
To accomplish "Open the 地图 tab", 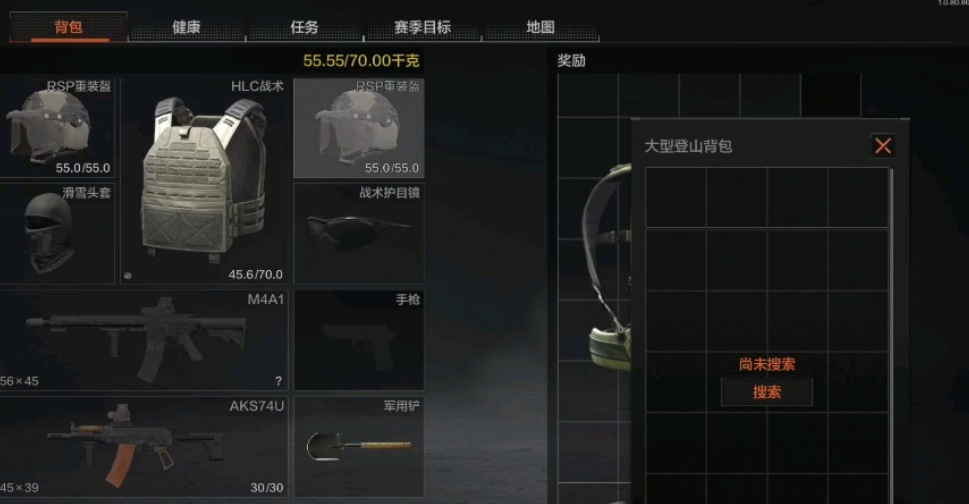I will point(540,27).
